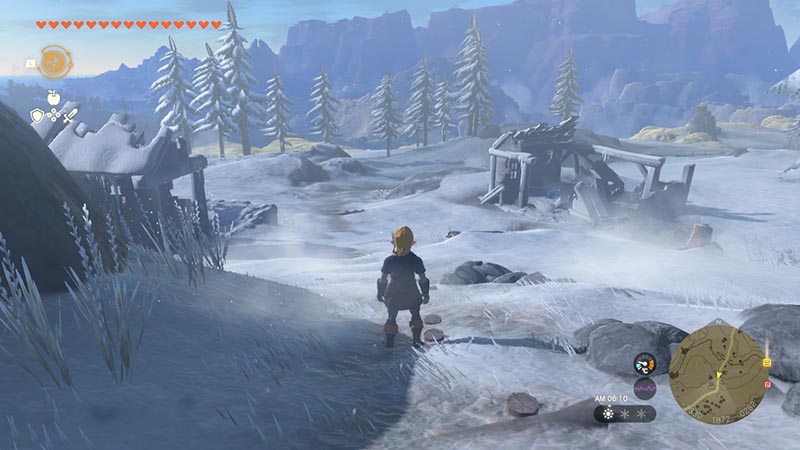Open the orange ability wheel icon
Viewport: 800px width, 450px height.
point(53,62)
